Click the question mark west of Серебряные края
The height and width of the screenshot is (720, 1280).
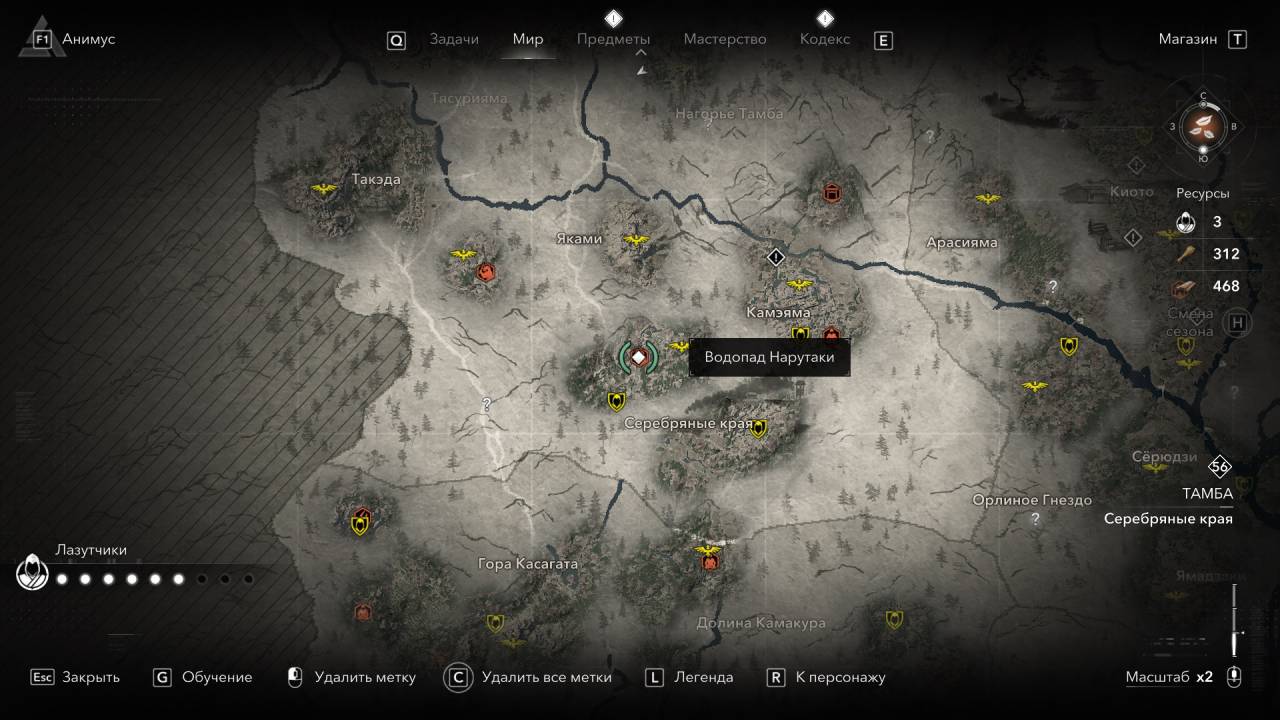coord(487,405)
